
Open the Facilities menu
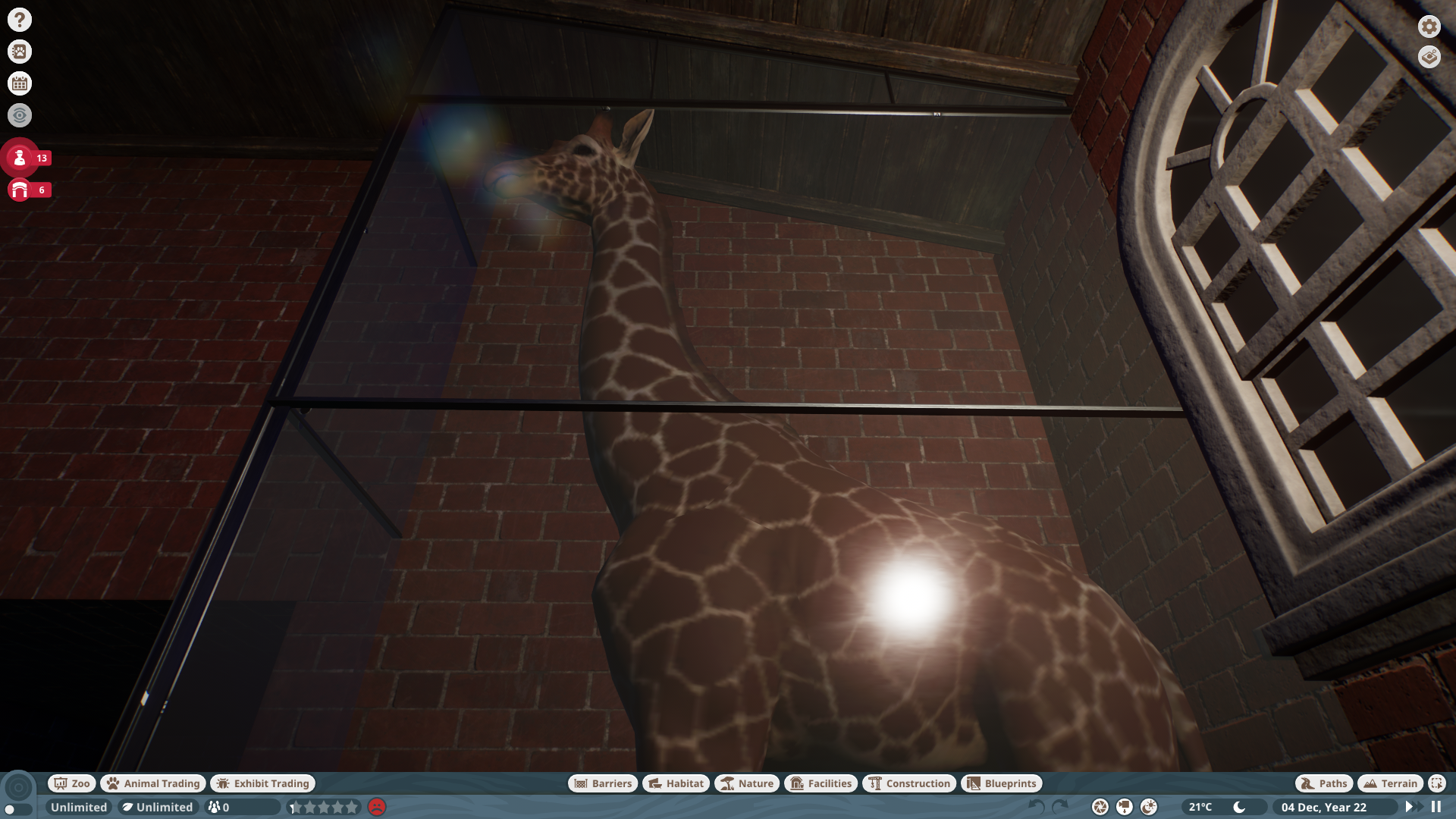click(821, 783)
